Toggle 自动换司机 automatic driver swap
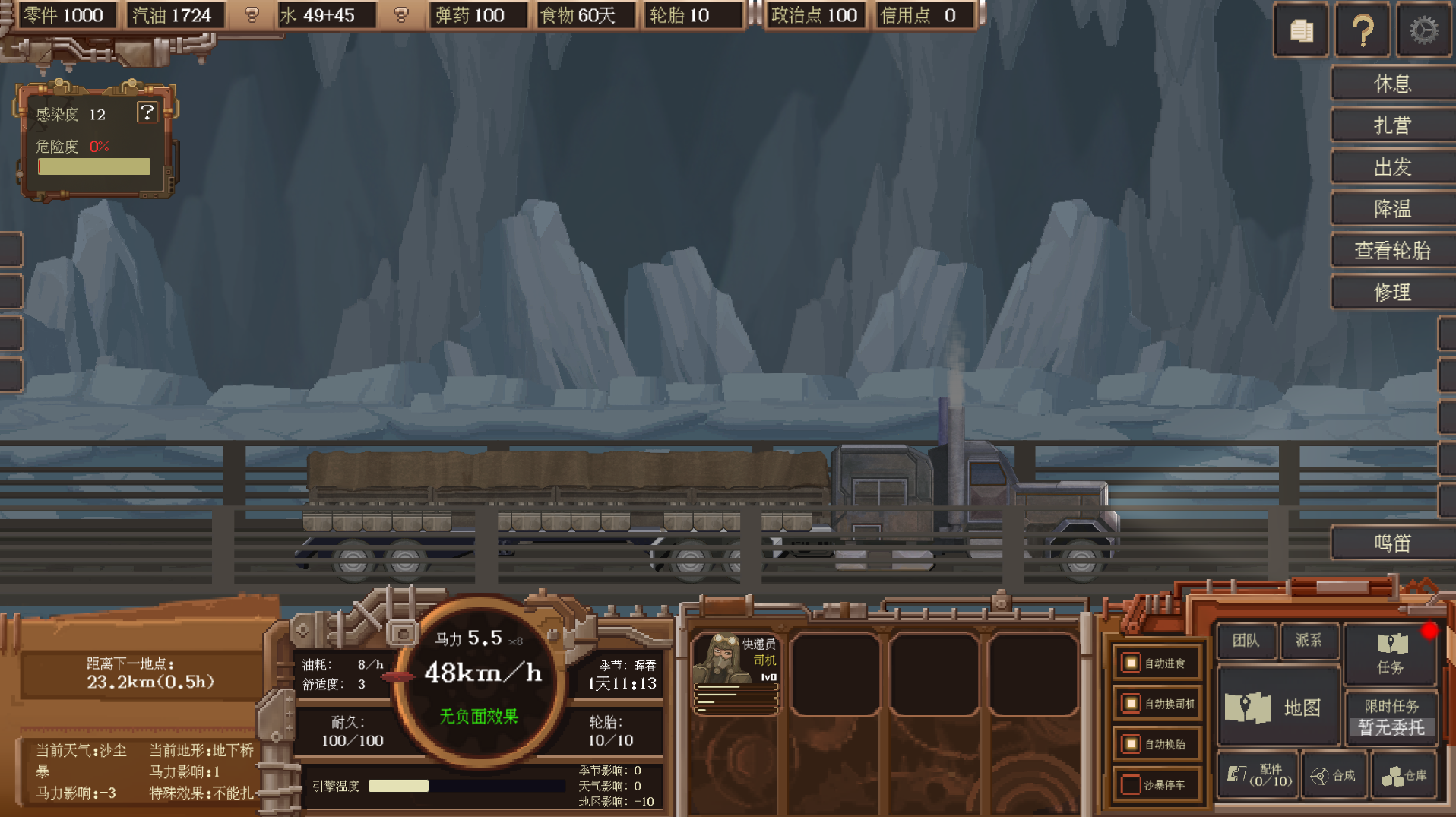The height and width of the screenshot is (817, 1456). [x=1130, y=704]
